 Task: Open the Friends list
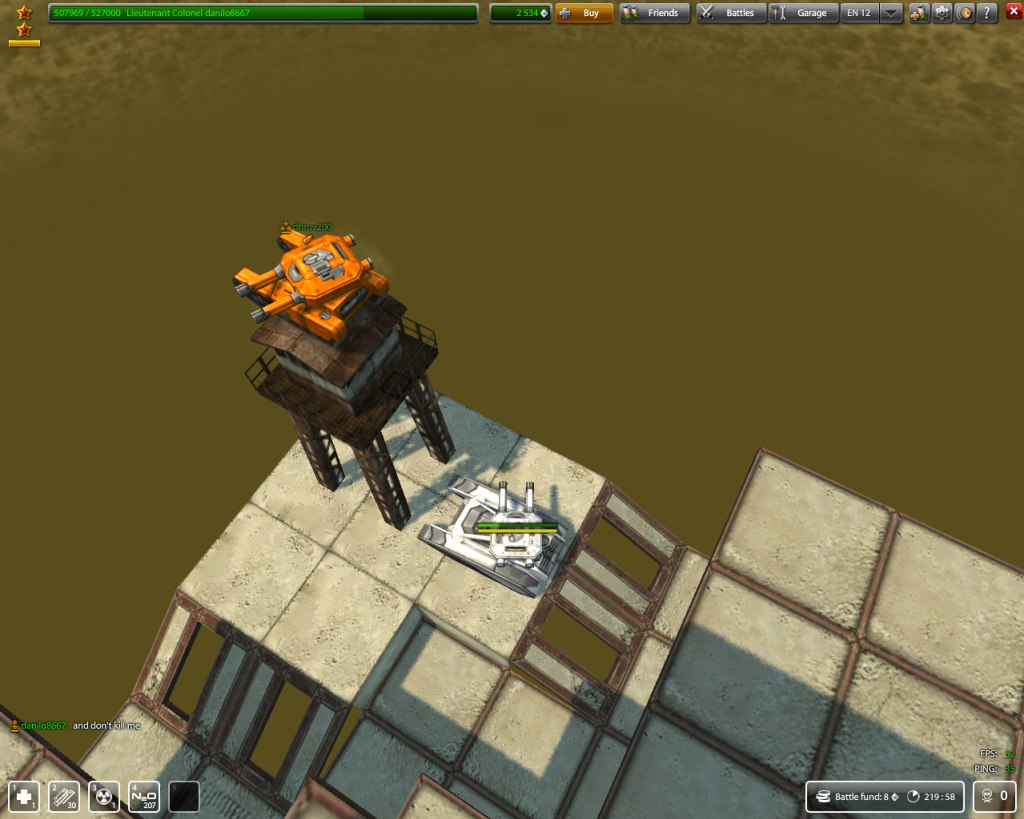tap(655, 13)
